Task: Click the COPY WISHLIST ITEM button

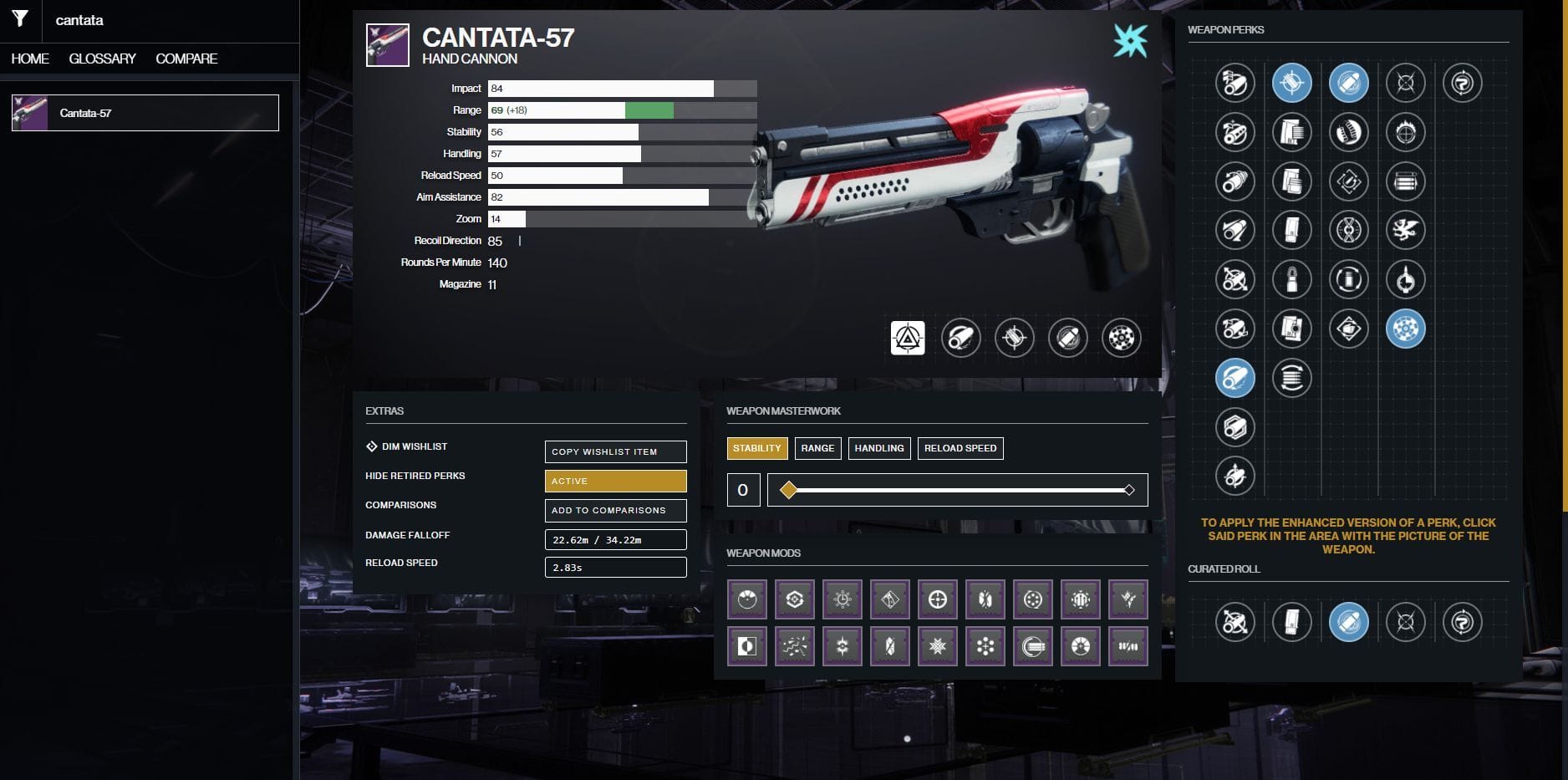Action: [615, 451]
